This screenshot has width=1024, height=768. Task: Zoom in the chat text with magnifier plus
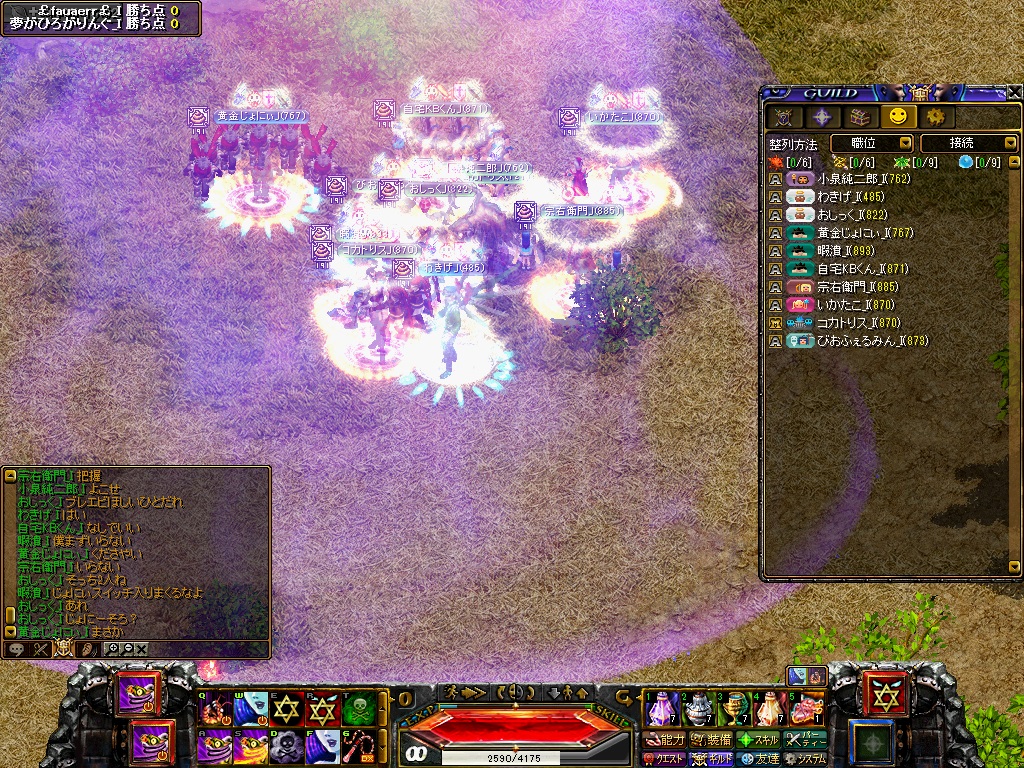113,649
